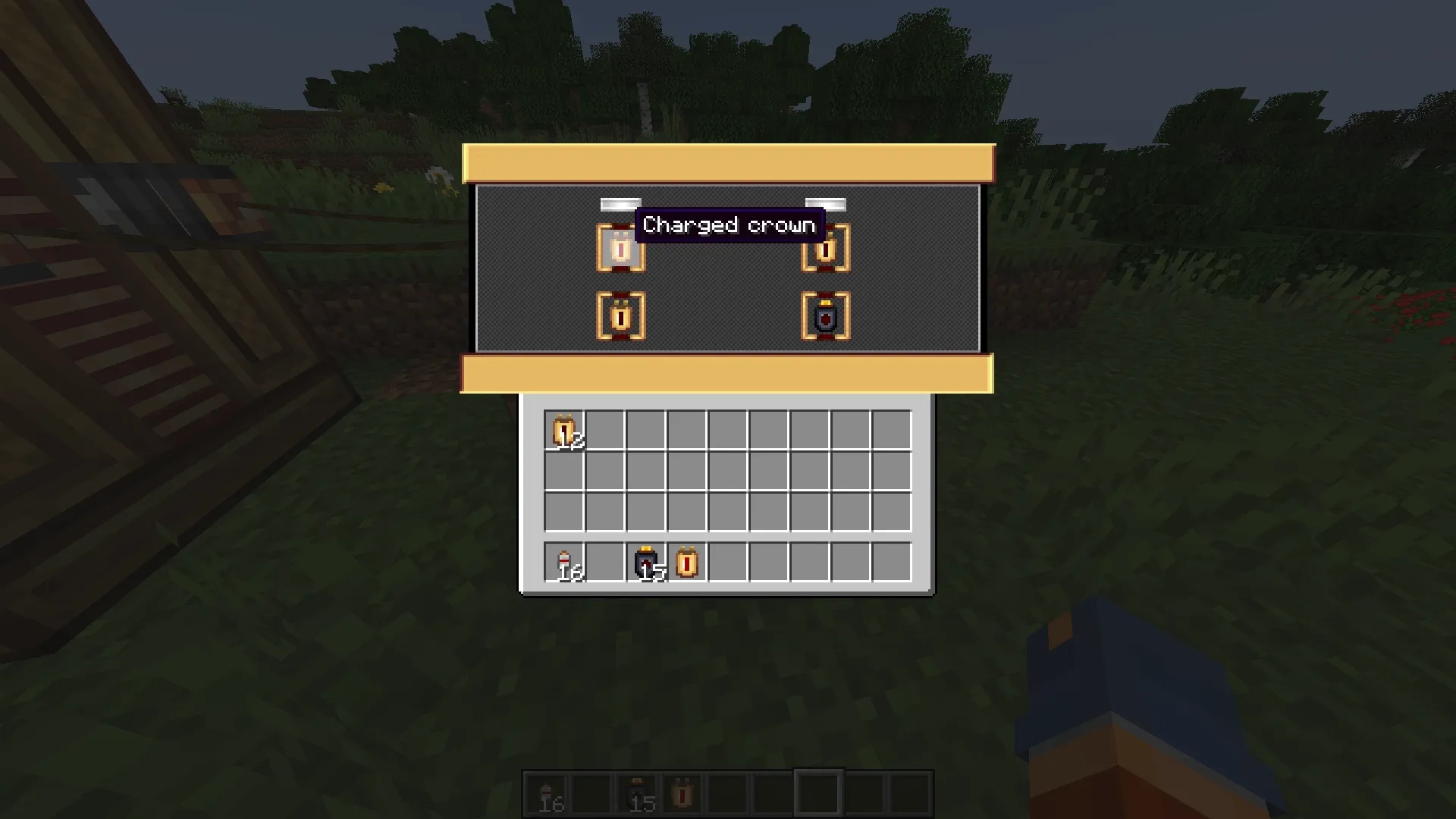The image size is (1456, 819).
Task: Click the empty slot right of the 12 lanterns
Action: point(607,429)
